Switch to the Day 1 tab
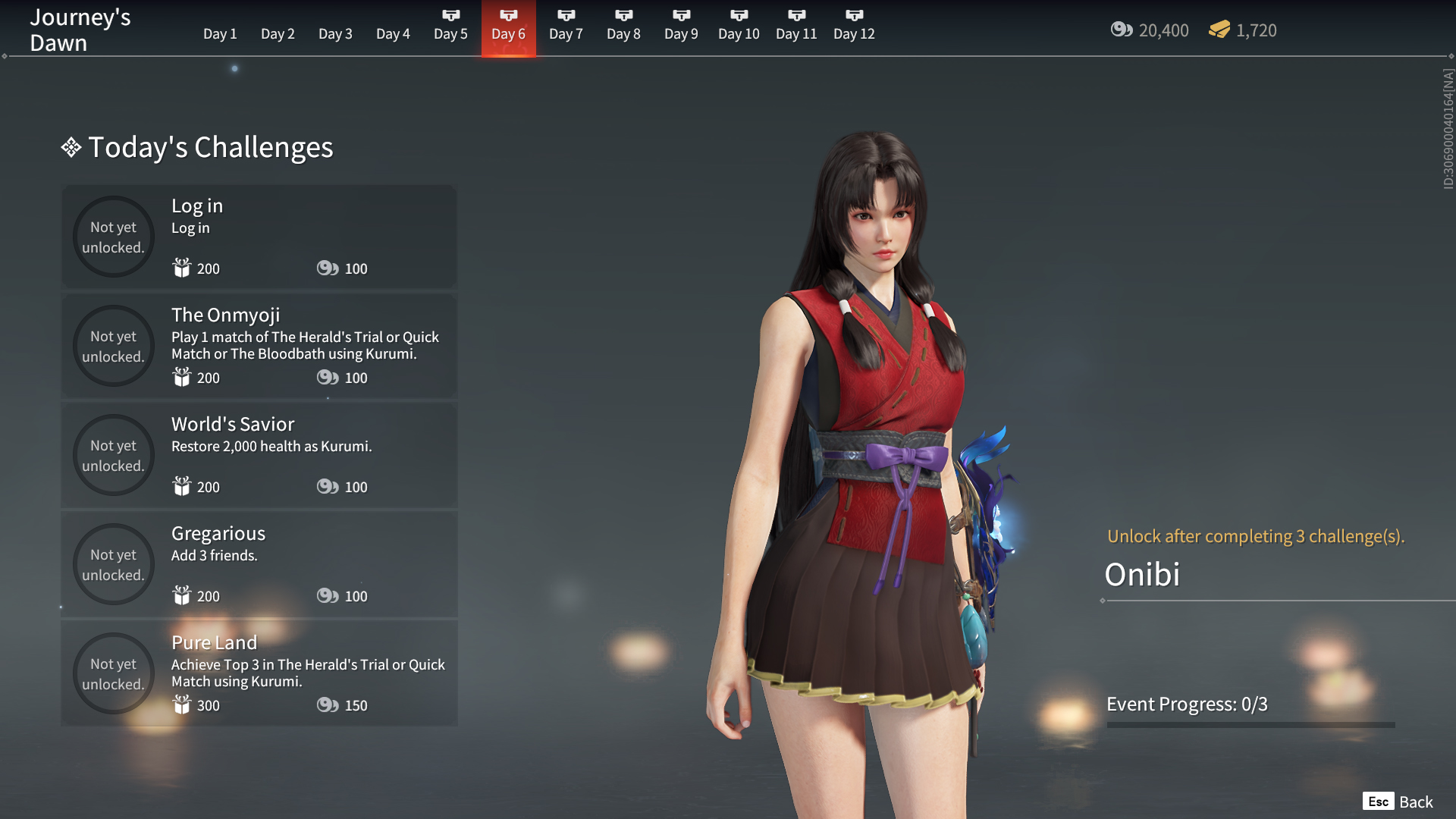Viewport: 1456px width, 819px height. click(220, 33)
